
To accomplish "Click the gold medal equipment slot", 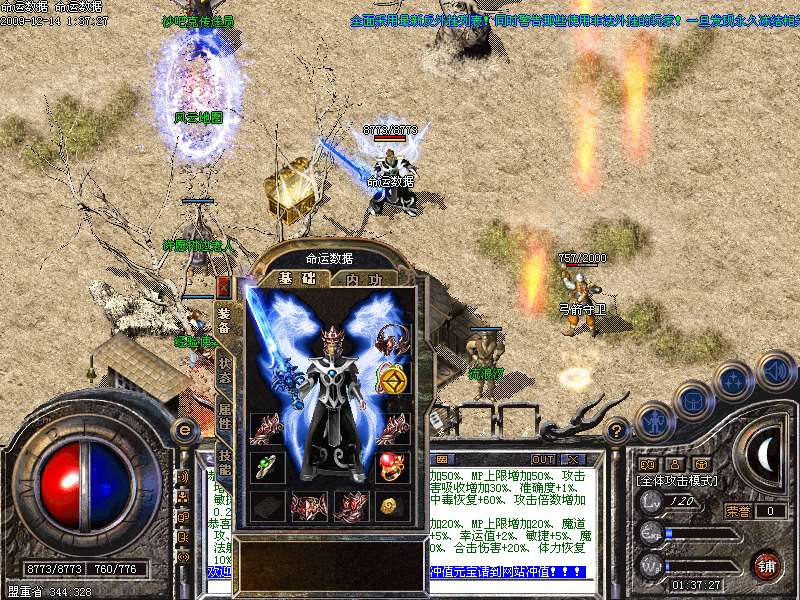I will pos(391,380).
